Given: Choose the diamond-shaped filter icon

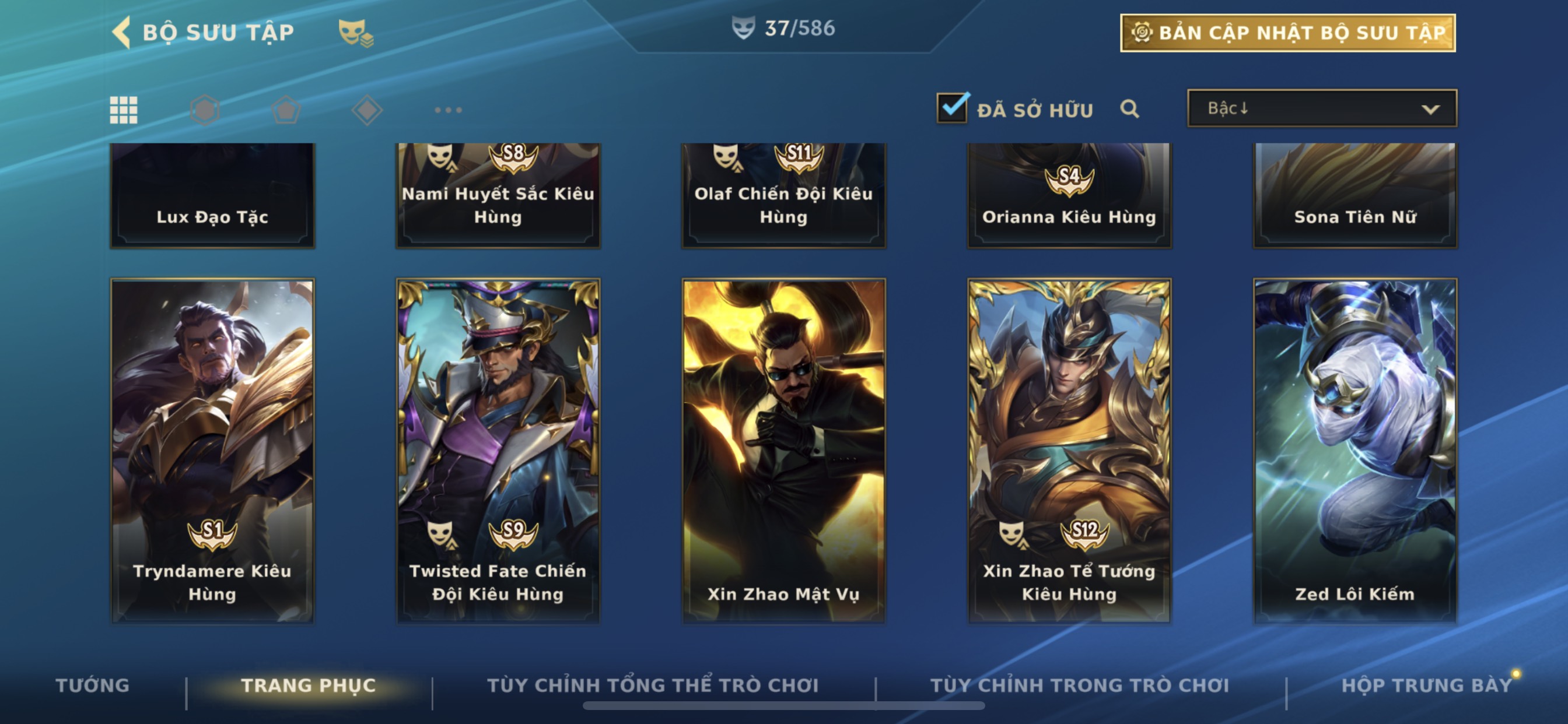Looking at the screenshot, I should coord(367,110).
